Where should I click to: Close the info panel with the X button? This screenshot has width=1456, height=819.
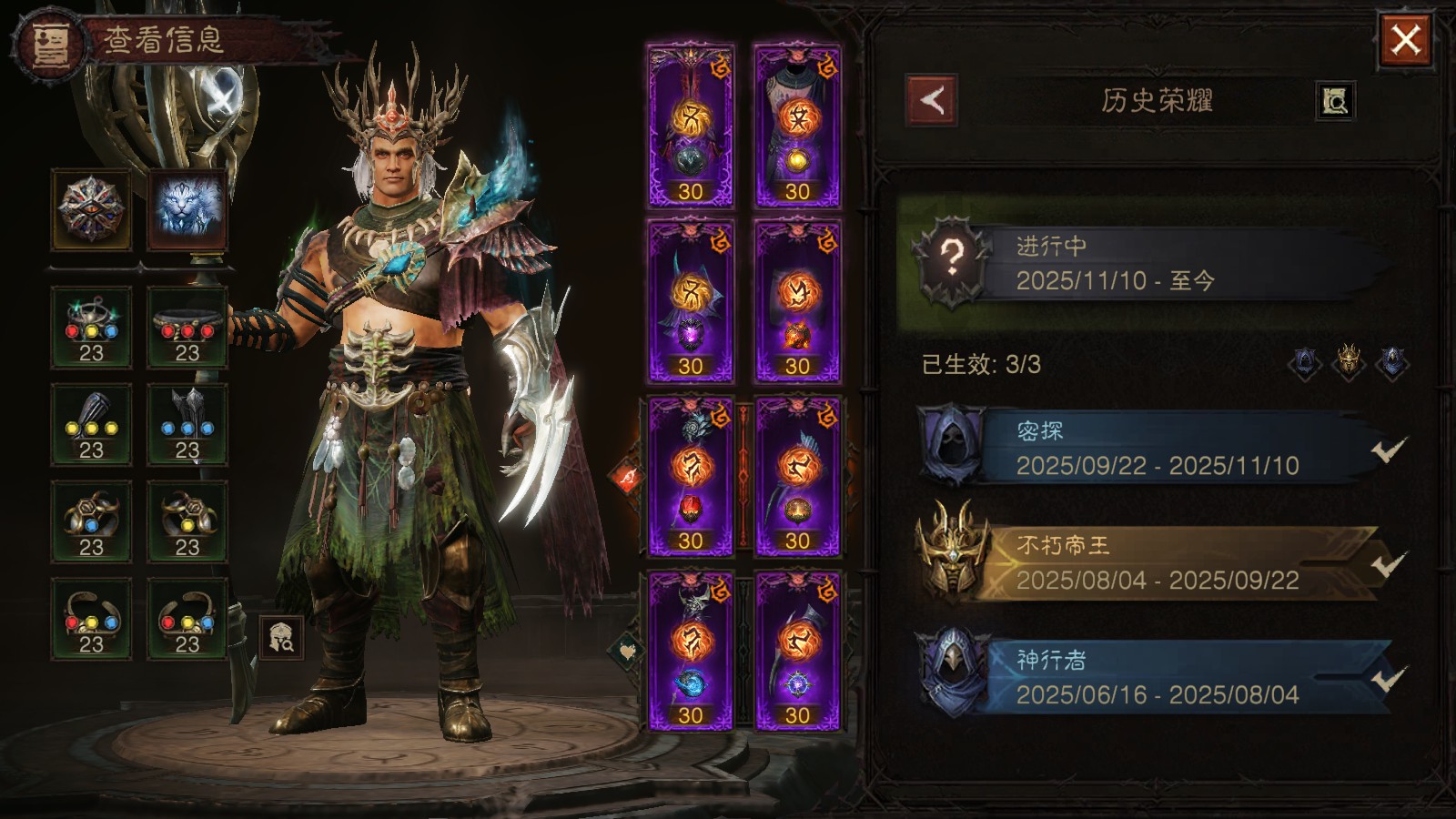pyautogui.click(x=1405, y=40)
